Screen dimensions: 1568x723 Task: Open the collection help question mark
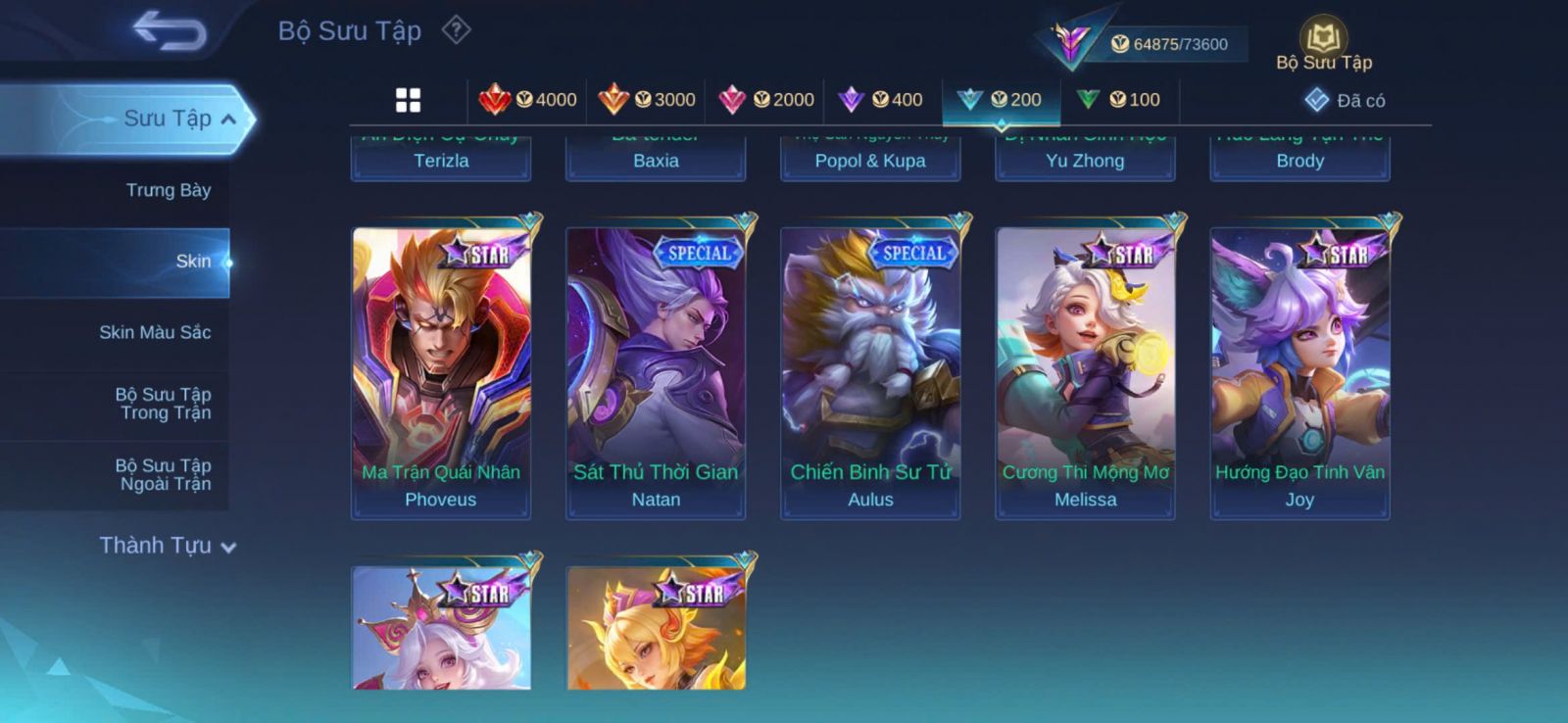(x=456, y=30)
